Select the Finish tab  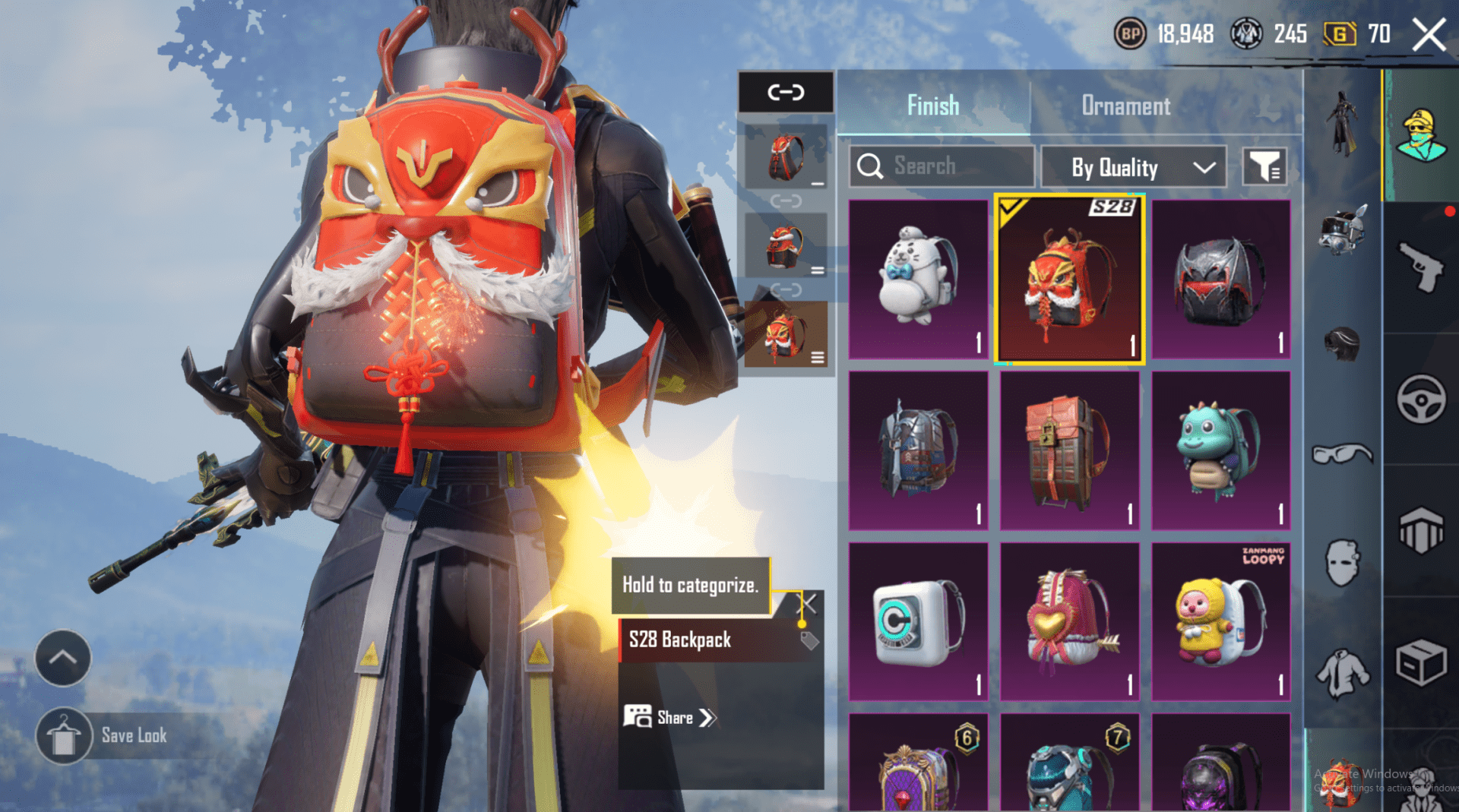pos(933,106)
